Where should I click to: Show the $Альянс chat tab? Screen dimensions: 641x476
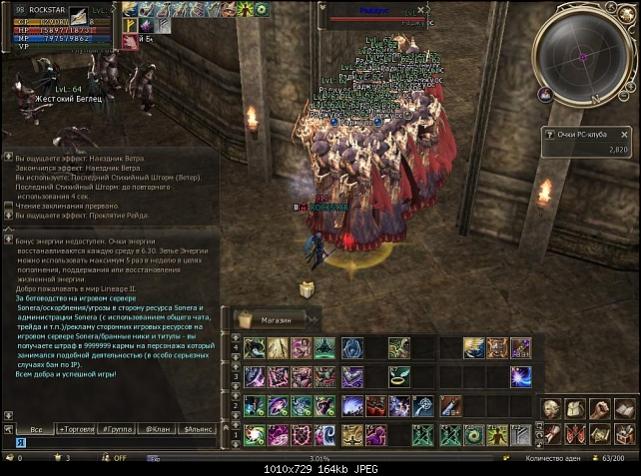coord(195,428)
